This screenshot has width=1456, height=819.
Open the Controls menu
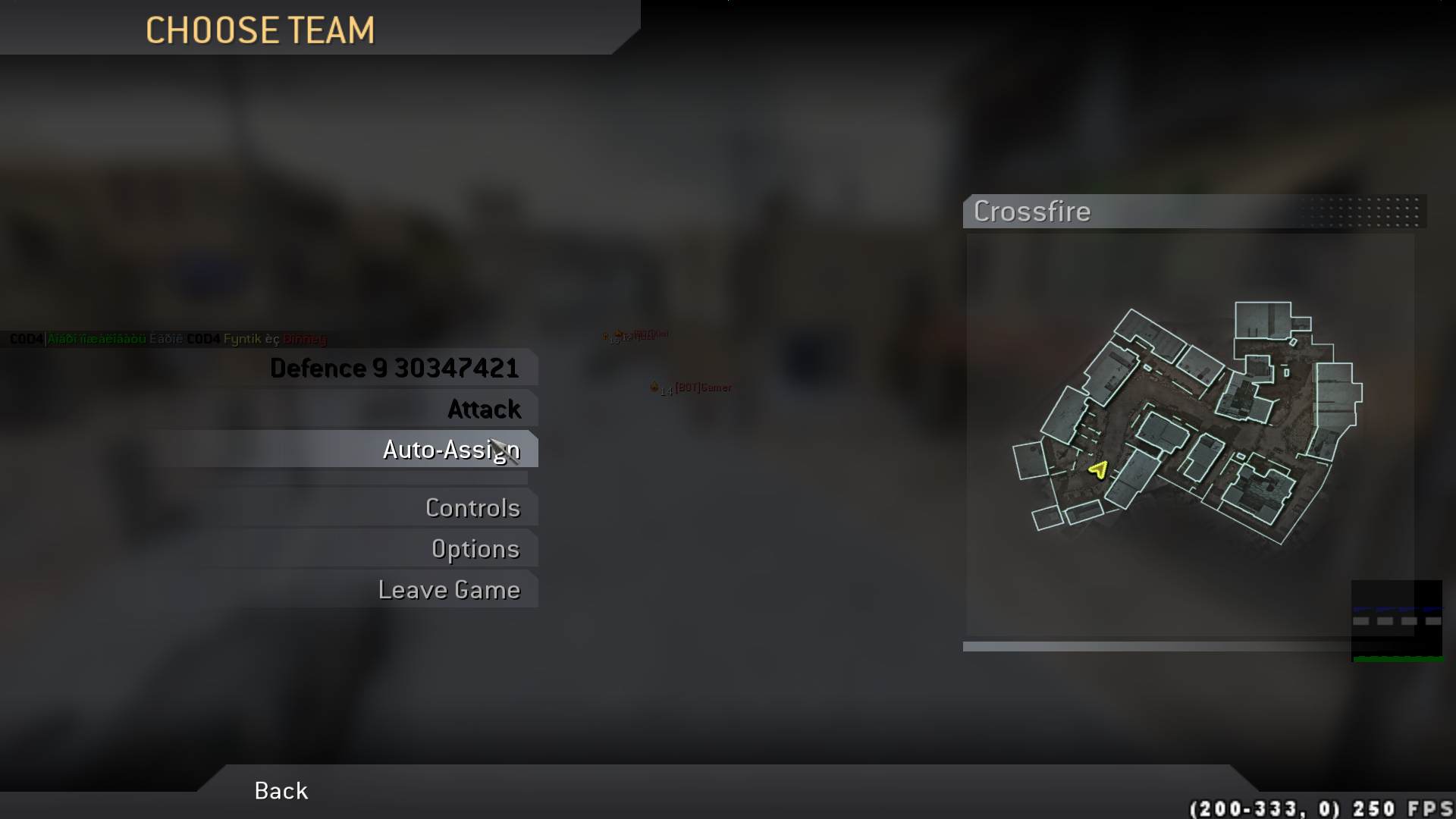point(472,508)
